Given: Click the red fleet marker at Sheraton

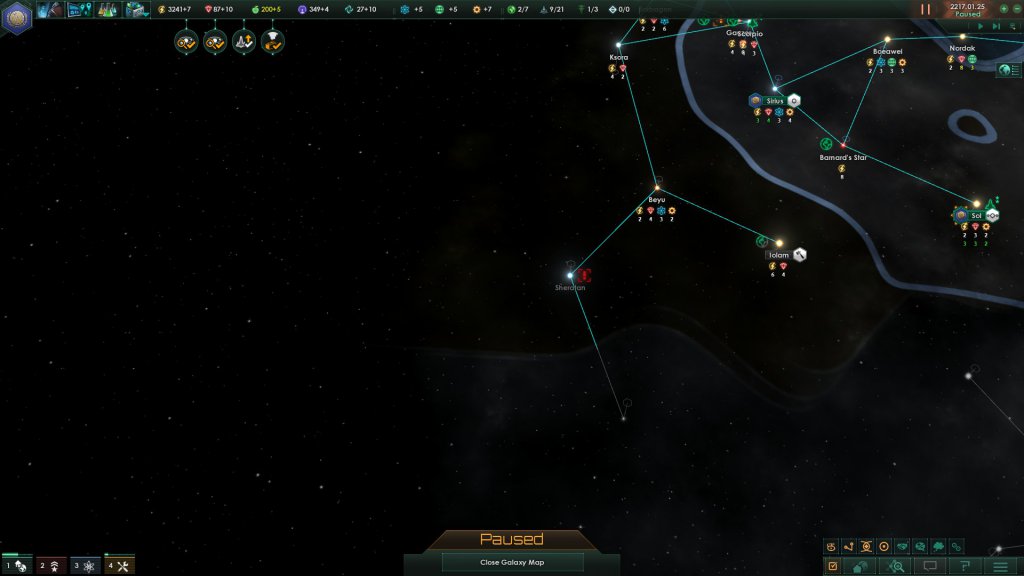Looking at the screenshot, I should pos(585,275).
